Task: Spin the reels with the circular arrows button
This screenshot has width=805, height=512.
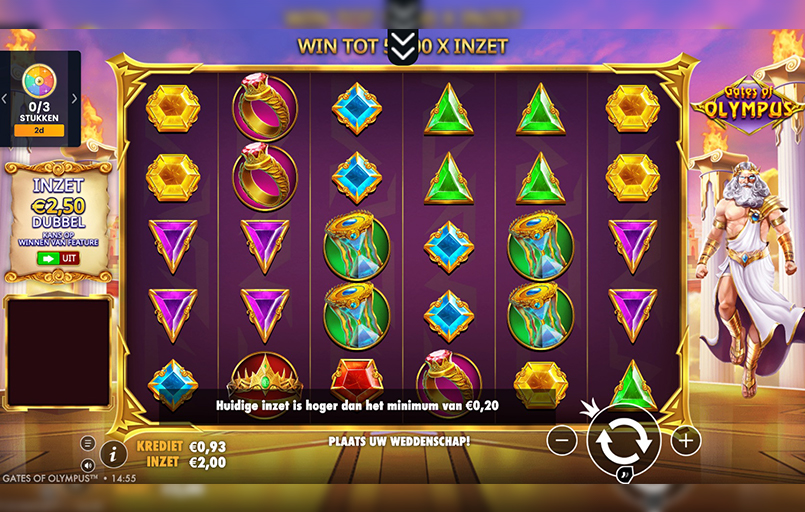Action: [x=623, y=439]
